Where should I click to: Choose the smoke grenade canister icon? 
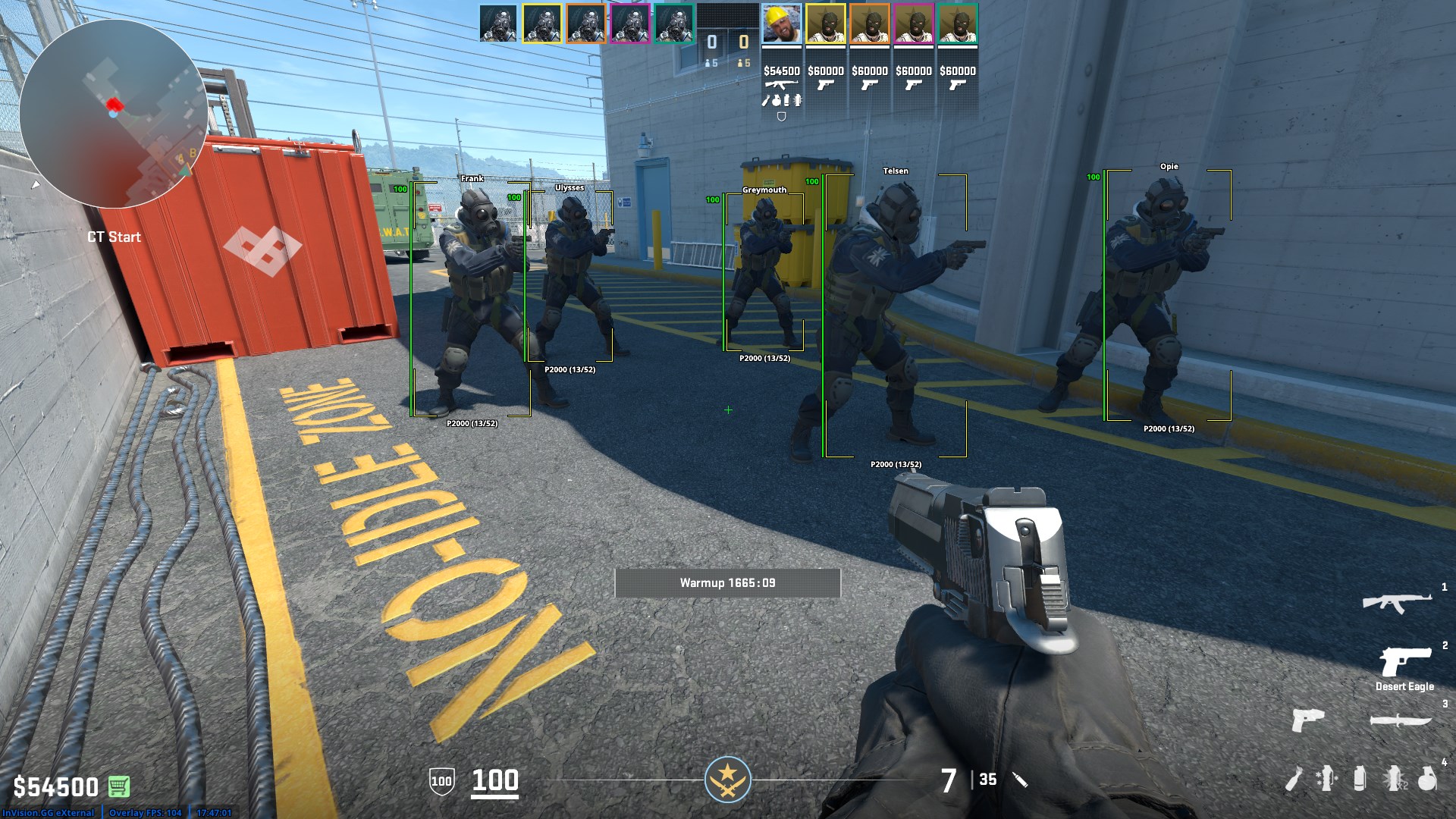point(1360,779)
